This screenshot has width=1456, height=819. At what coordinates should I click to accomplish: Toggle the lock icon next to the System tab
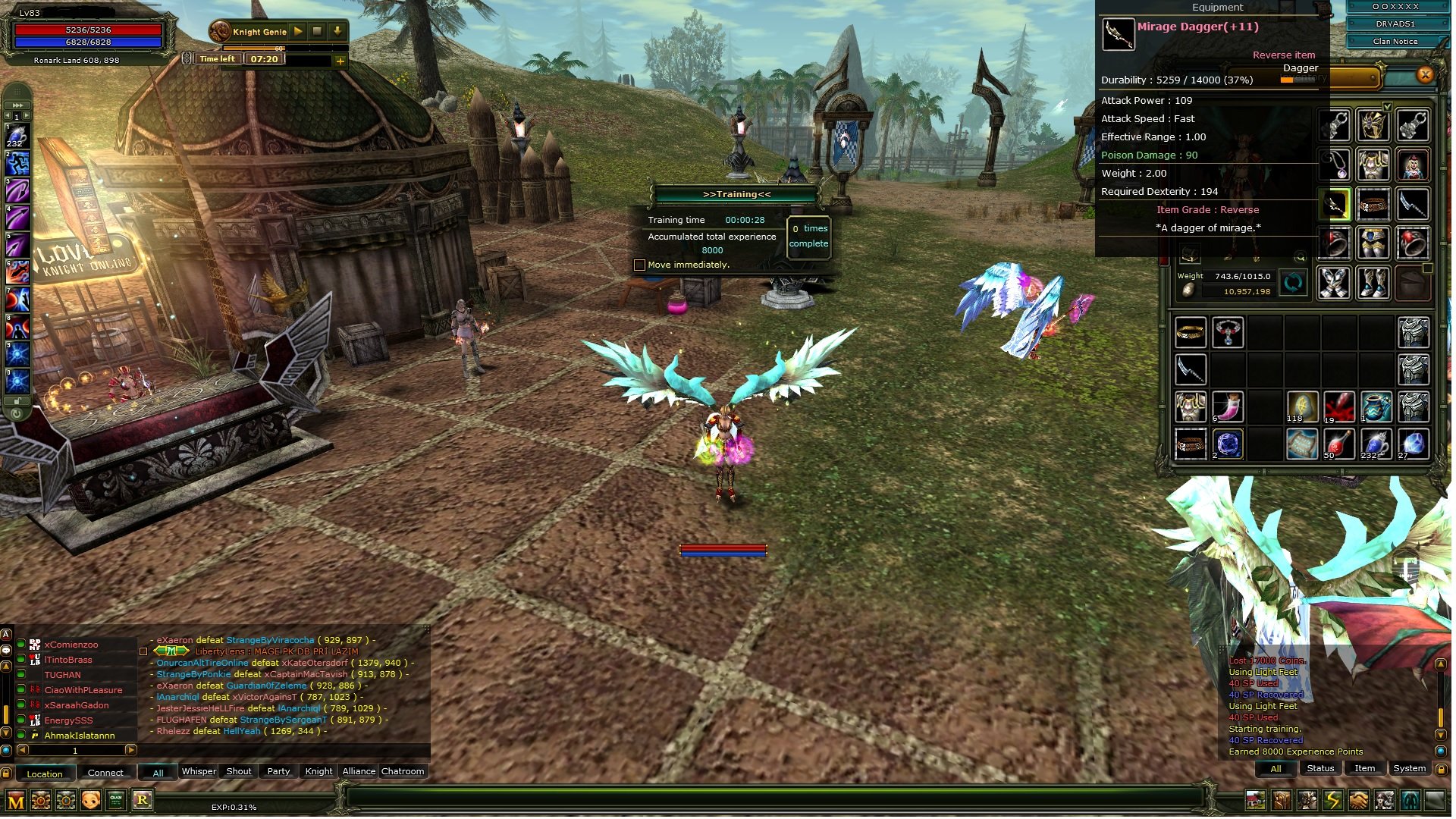[x=1442, y=770]
